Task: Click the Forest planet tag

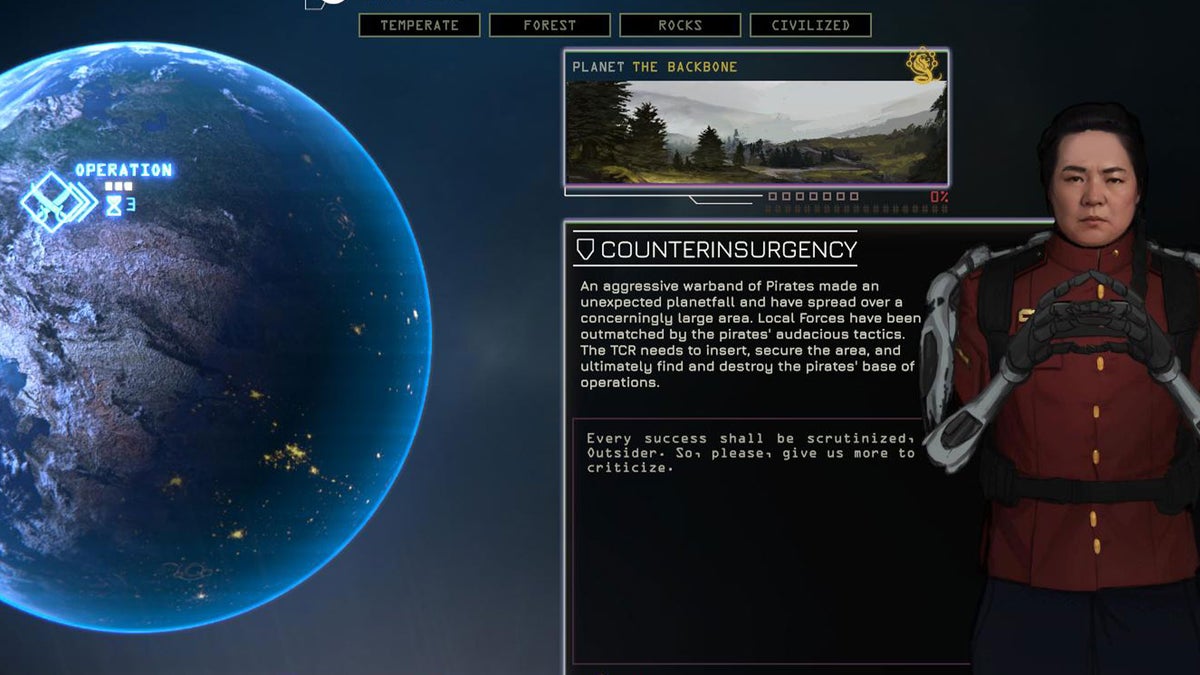Action: 549,25
